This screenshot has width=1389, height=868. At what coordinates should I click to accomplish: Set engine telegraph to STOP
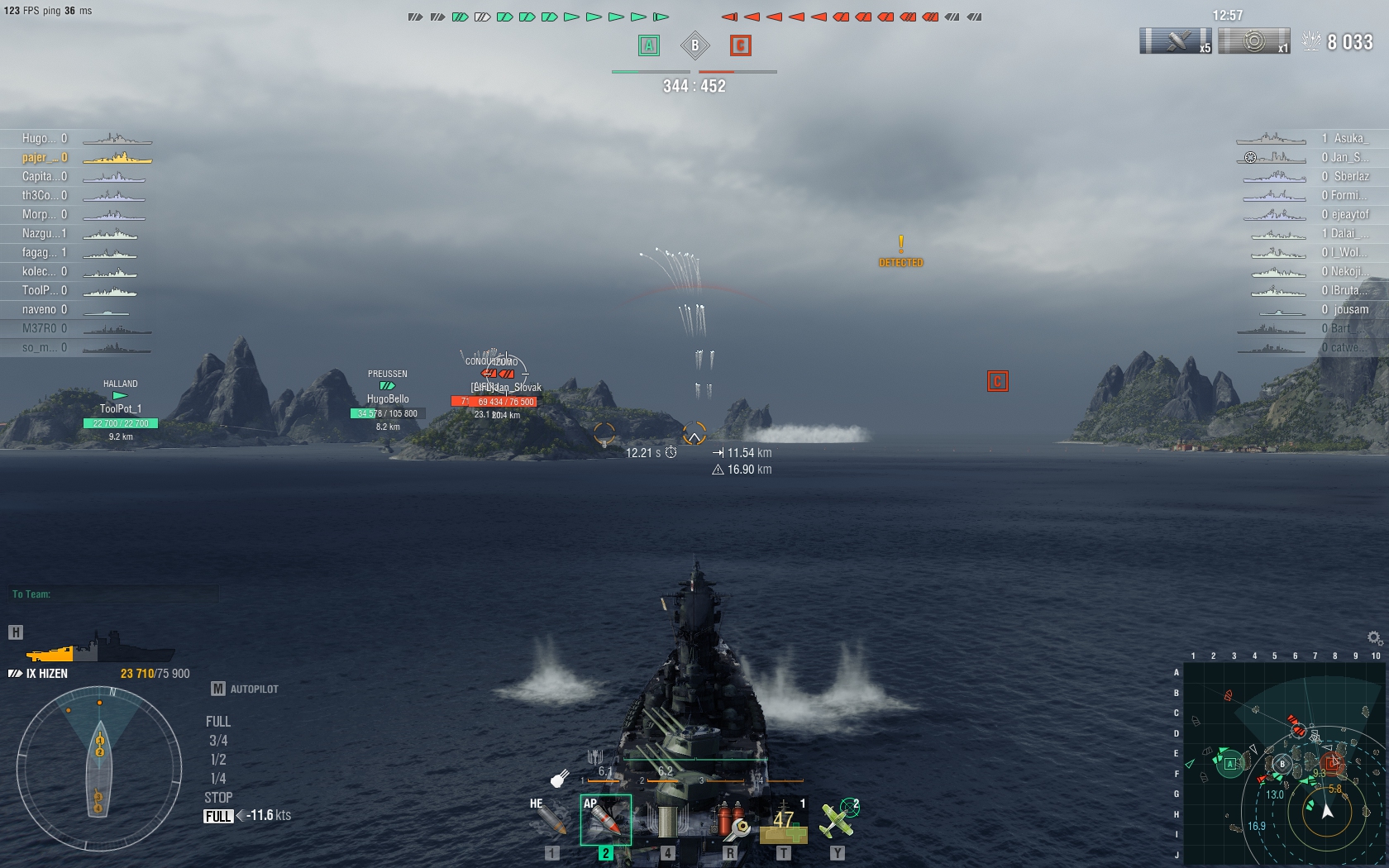coord(218,798)
